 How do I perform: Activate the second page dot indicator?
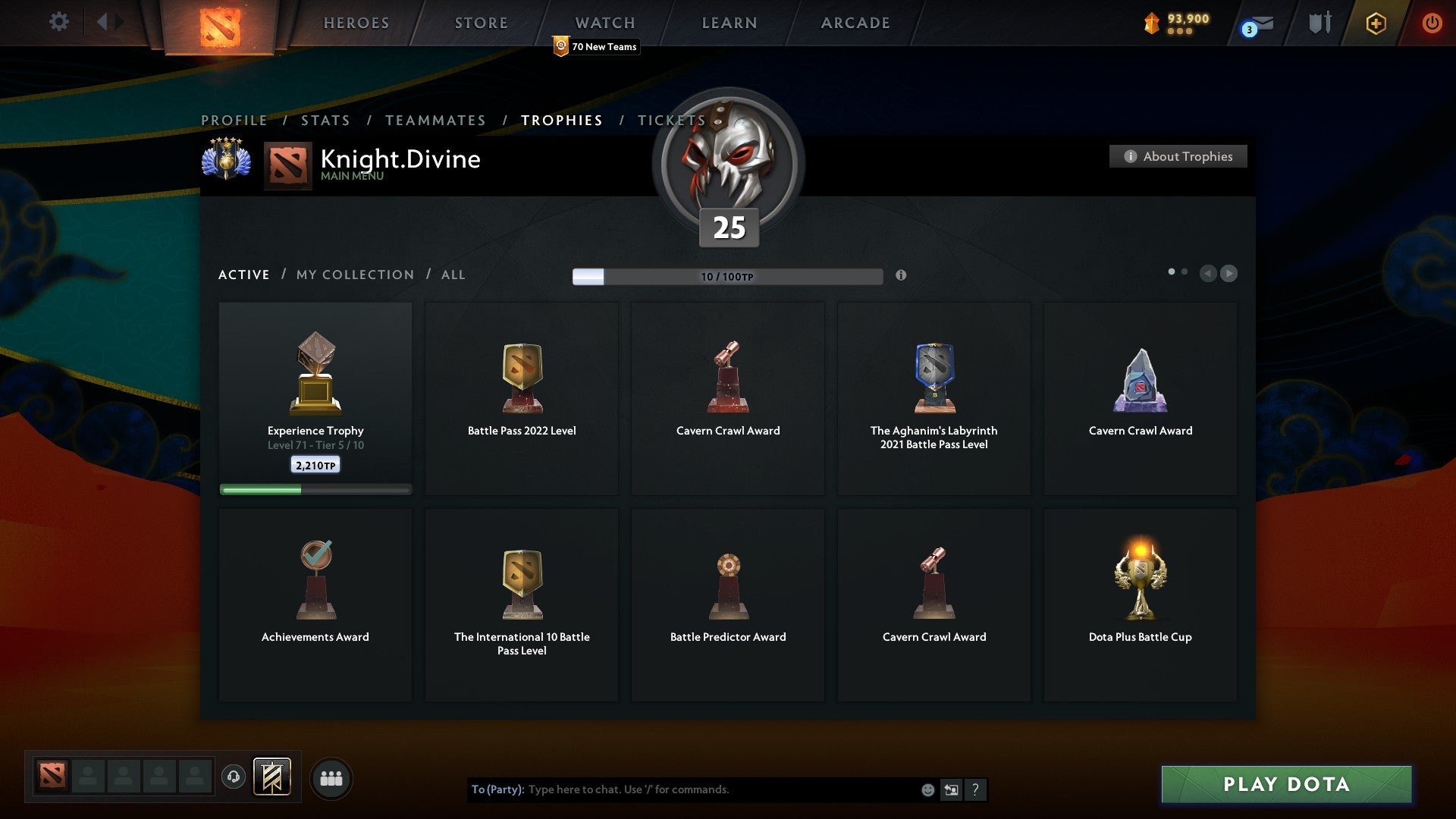[x=1183, y=270]
